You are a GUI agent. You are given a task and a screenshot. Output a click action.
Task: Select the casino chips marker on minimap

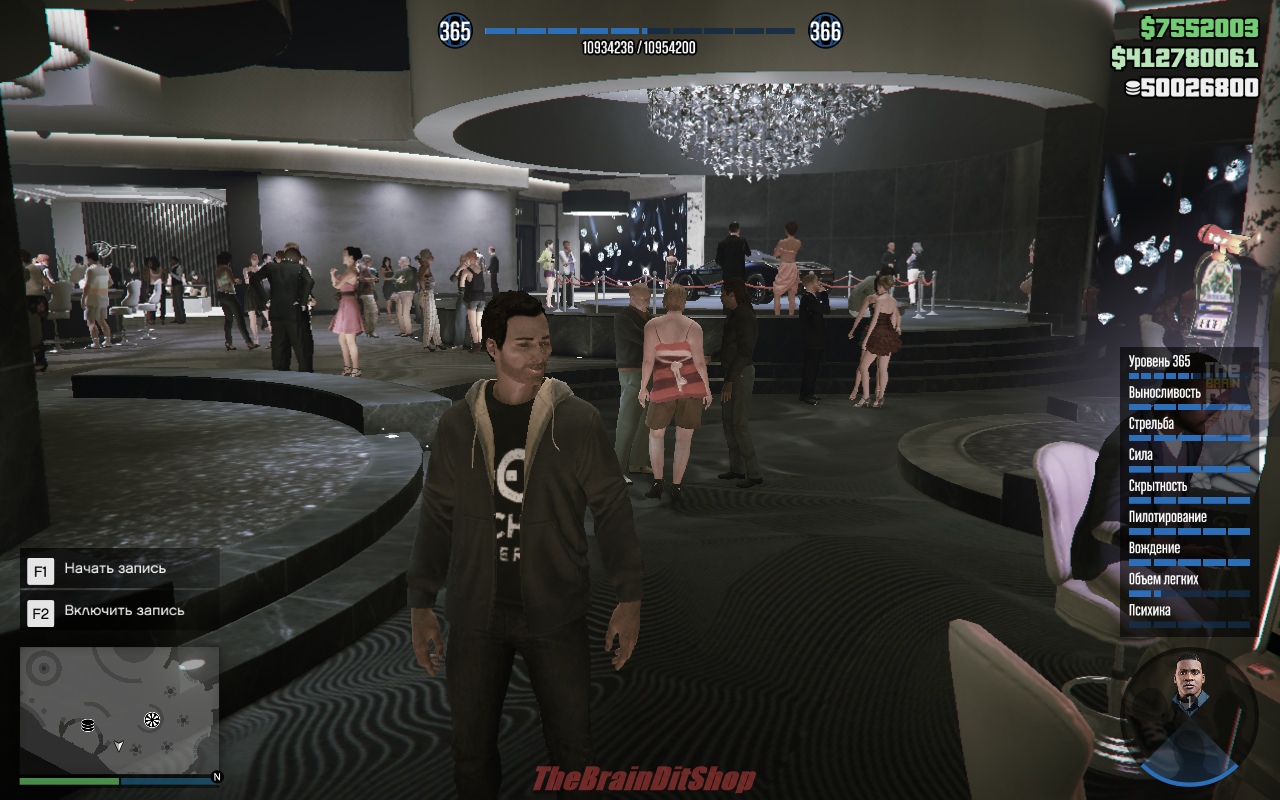pyautogui.click(x=87, y=725)
